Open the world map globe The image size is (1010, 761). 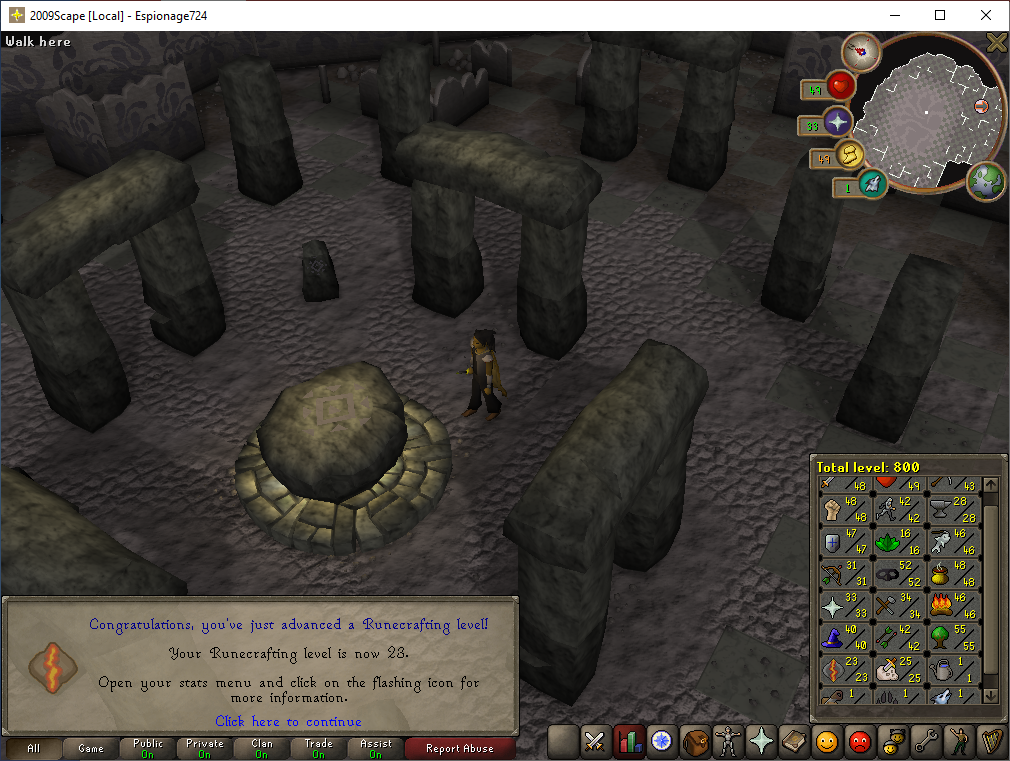click(985, 182)
